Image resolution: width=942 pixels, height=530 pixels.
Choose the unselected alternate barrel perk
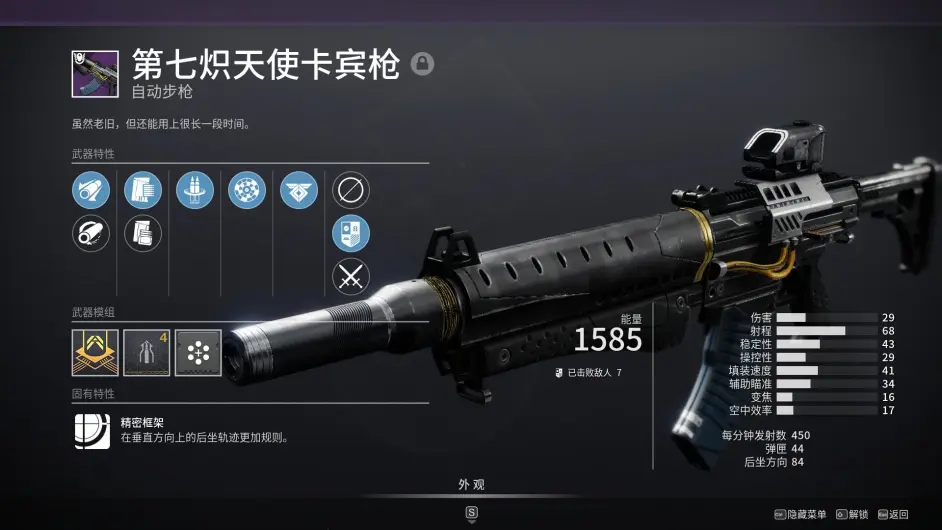[x=91, y=234]
